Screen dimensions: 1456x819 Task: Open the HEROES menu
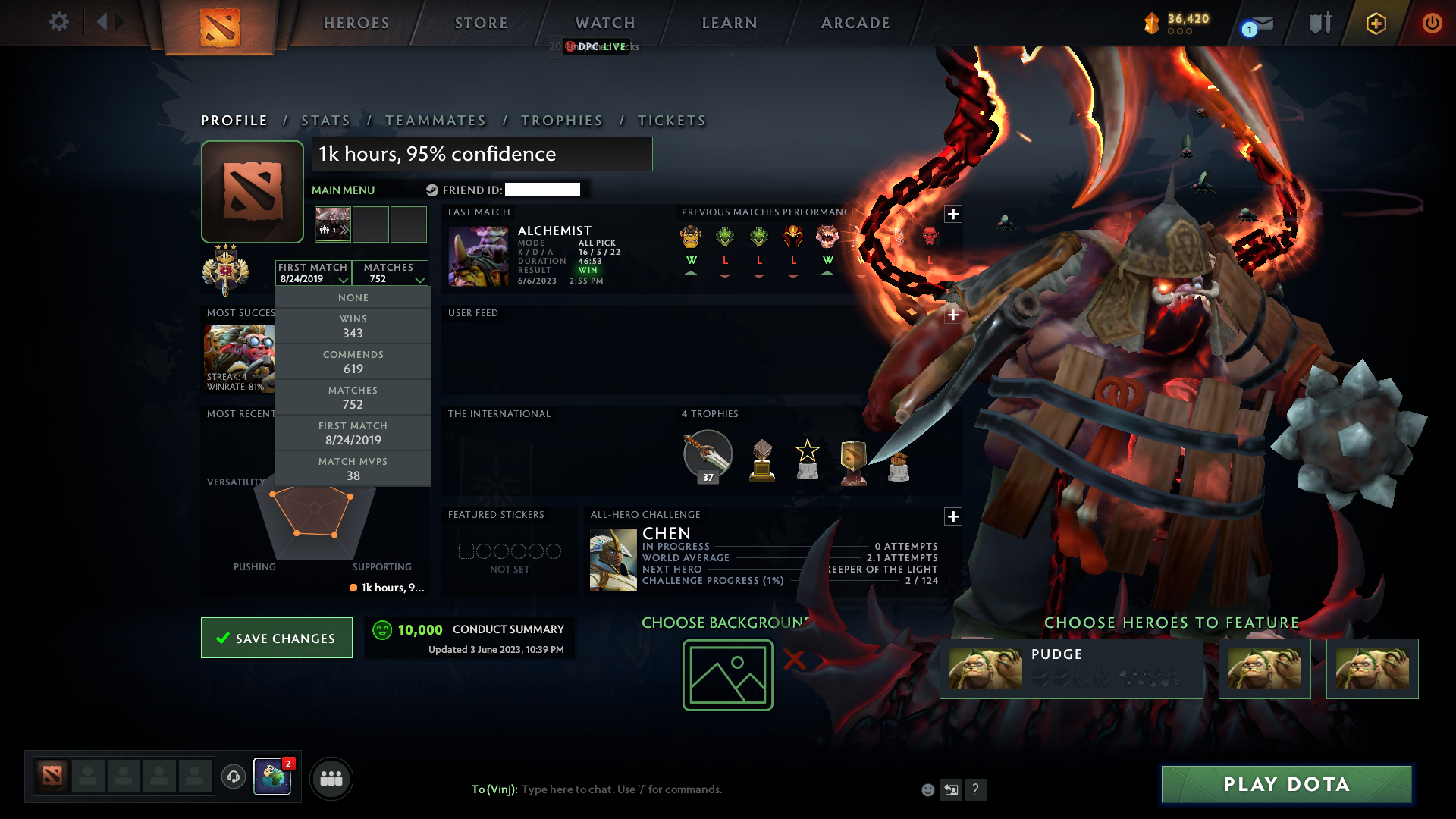355,22
